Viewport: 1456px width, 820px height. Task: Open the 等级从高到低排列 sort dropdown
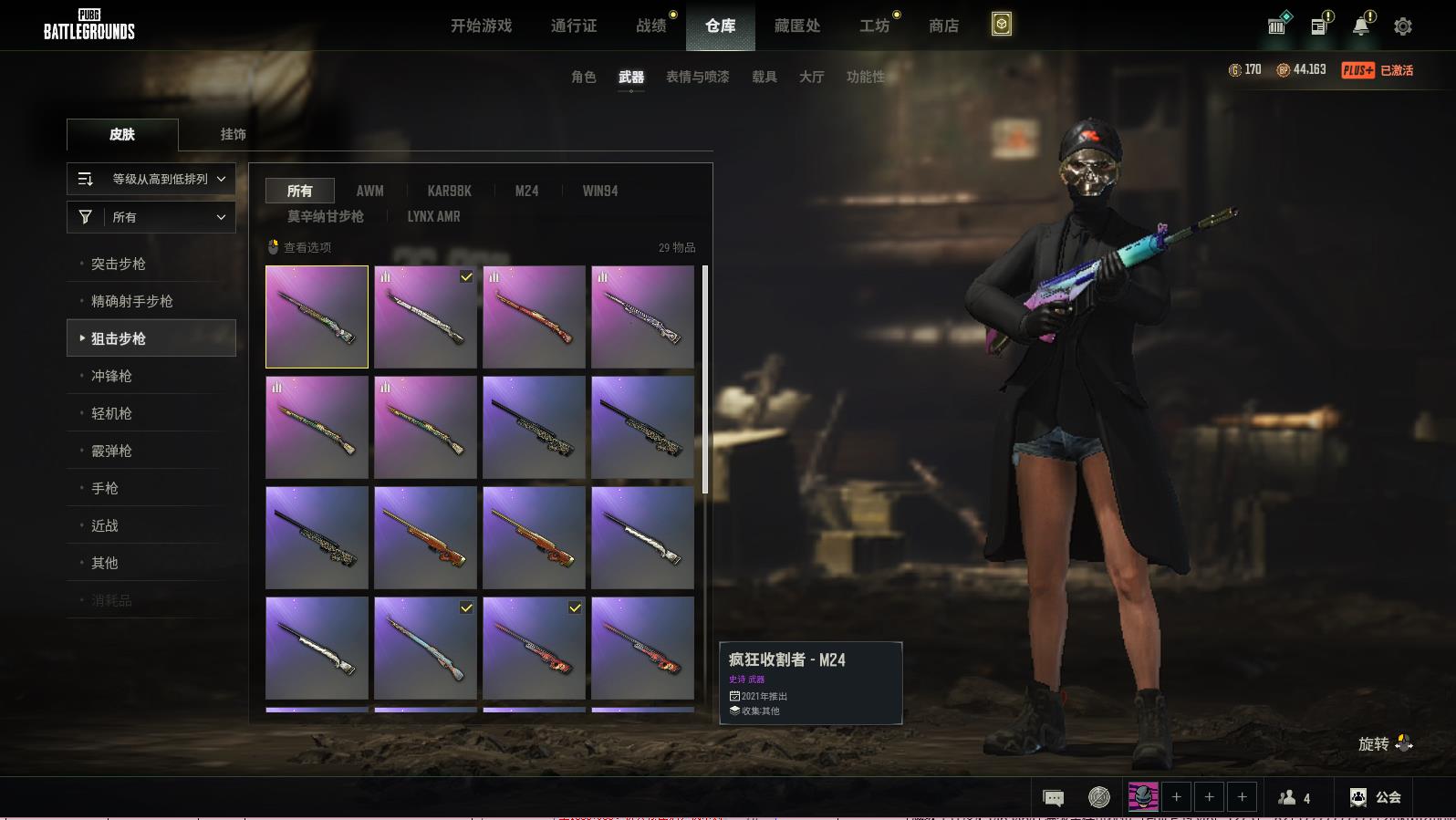coord(151,179)
